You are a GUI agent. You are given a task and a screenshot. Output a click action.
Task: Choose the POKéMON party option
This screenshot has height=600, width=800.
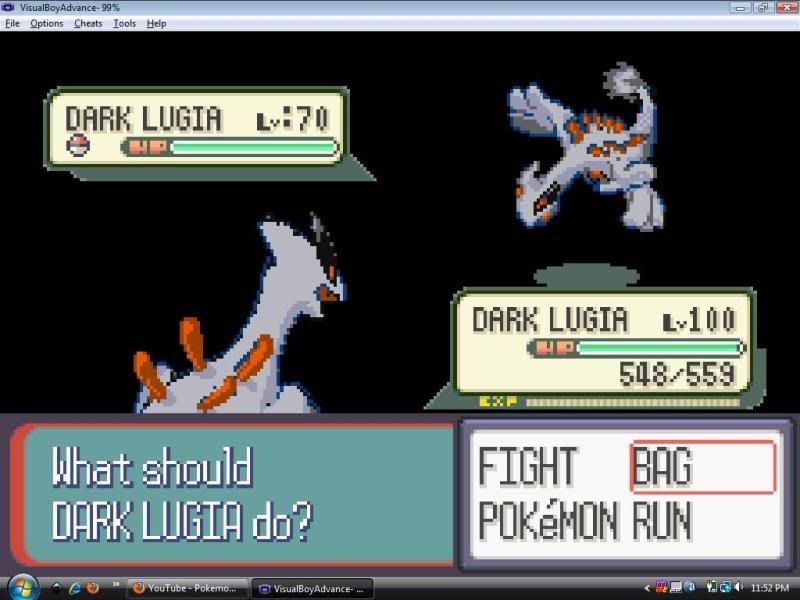coord(552,521)
